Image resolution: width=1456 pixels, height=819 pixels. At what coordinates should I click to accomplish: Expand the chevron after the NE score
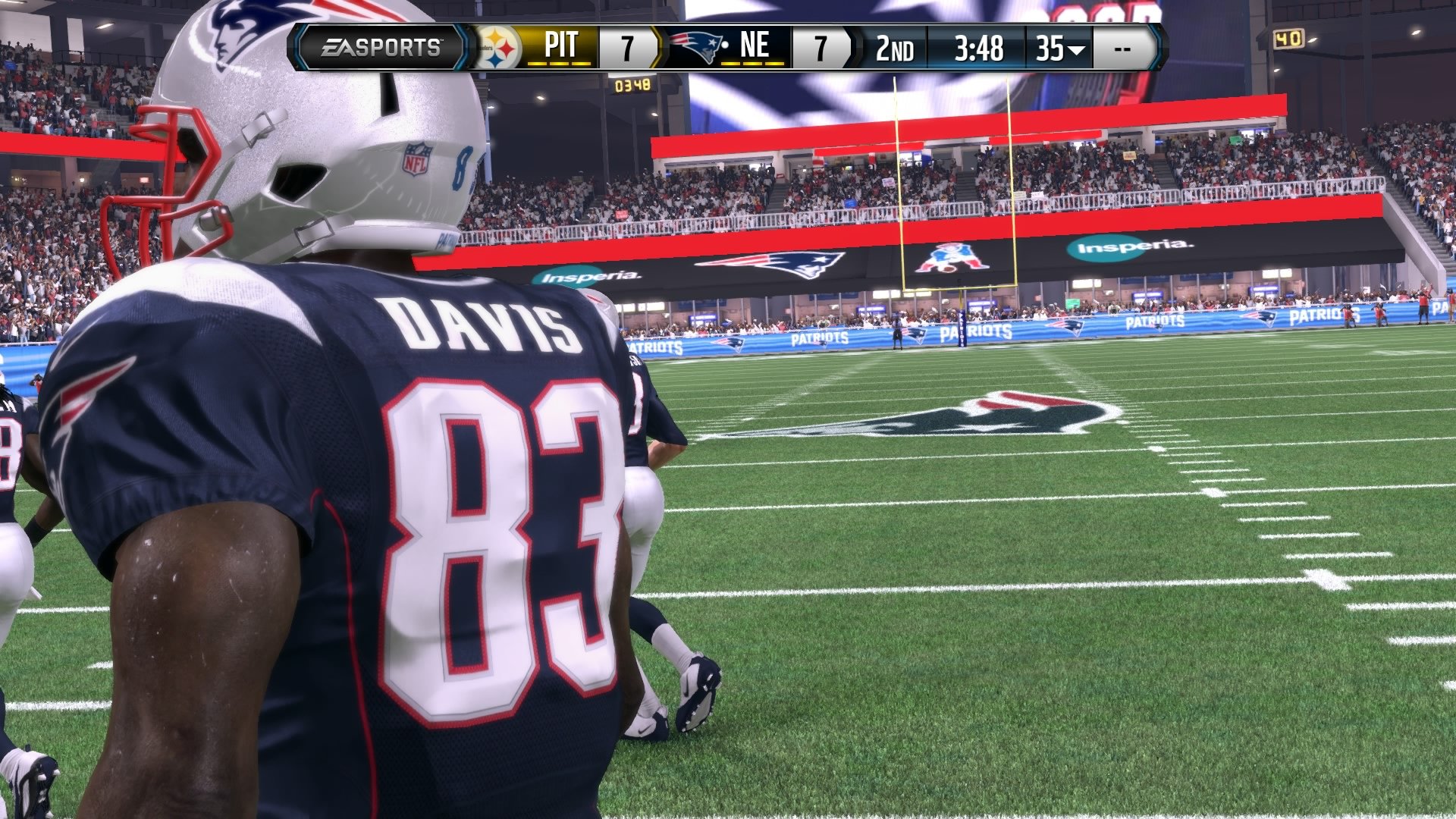click(852, 47)
